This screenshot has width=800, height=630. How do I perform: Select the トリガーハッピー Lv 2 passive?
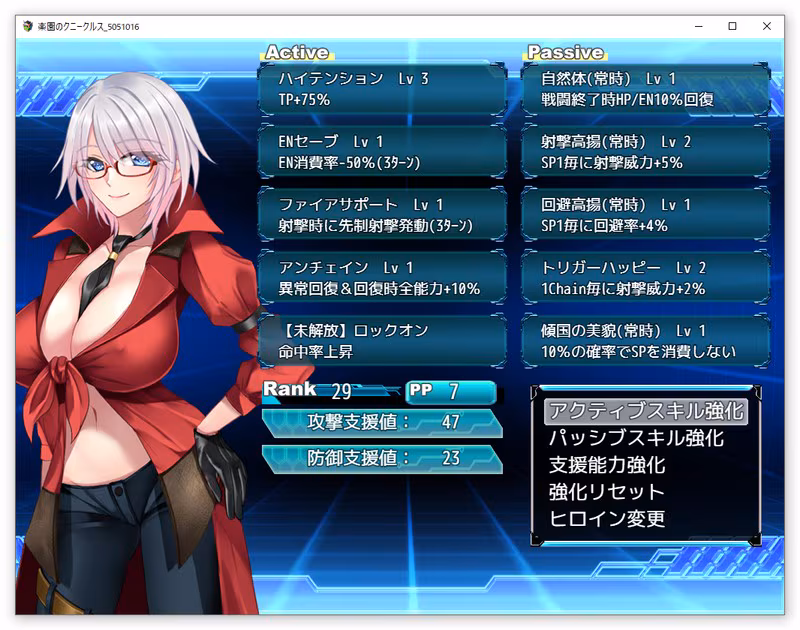click(646, 278)
